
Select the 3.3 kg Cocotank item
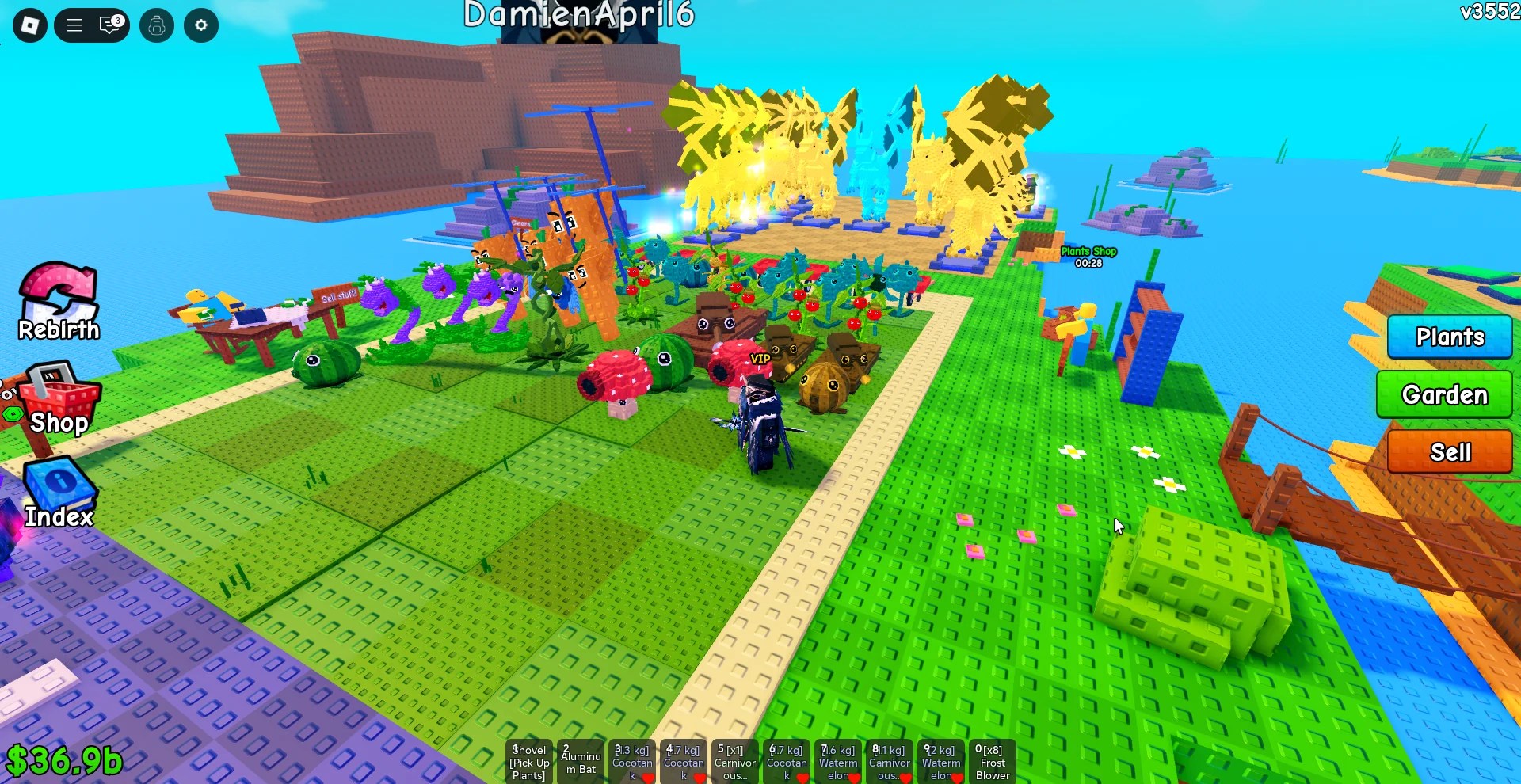click(x=632, y=761)
